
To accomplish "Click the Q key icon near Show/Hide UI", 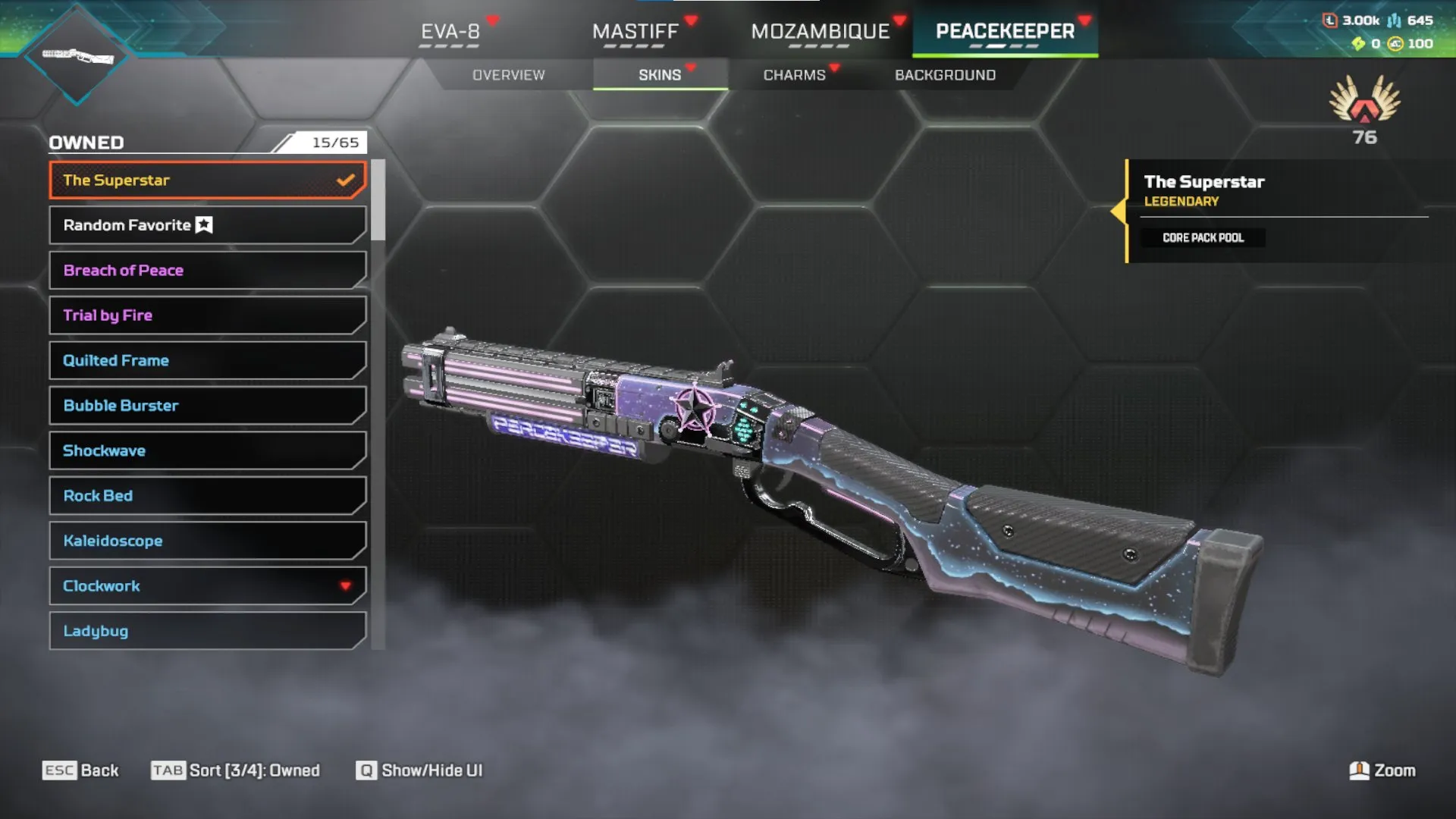I will coord(366,770).
